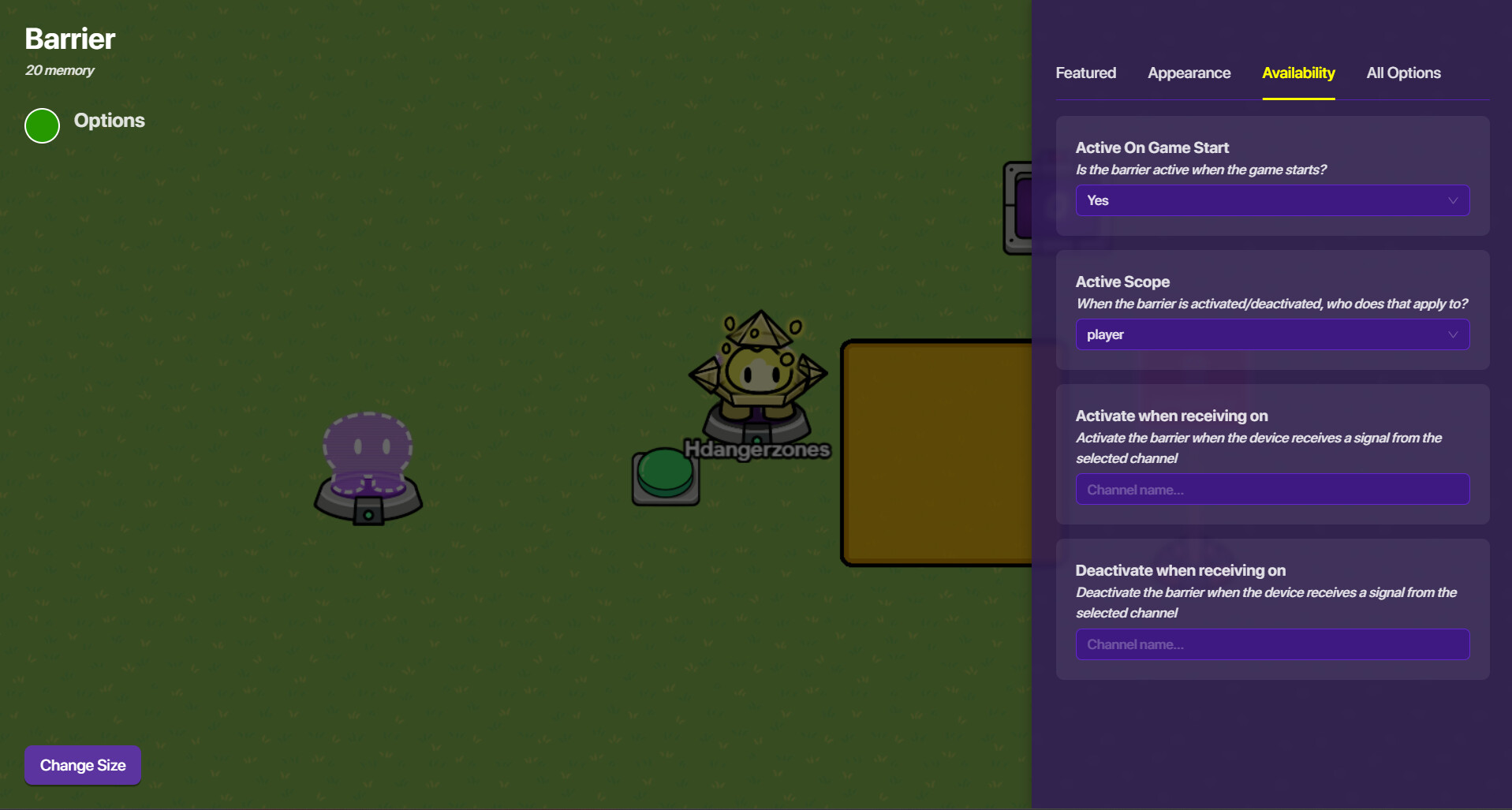Open the Active On Game Start dropdown
This screenshot has width=1512, height=810.
pos(1271,200)
